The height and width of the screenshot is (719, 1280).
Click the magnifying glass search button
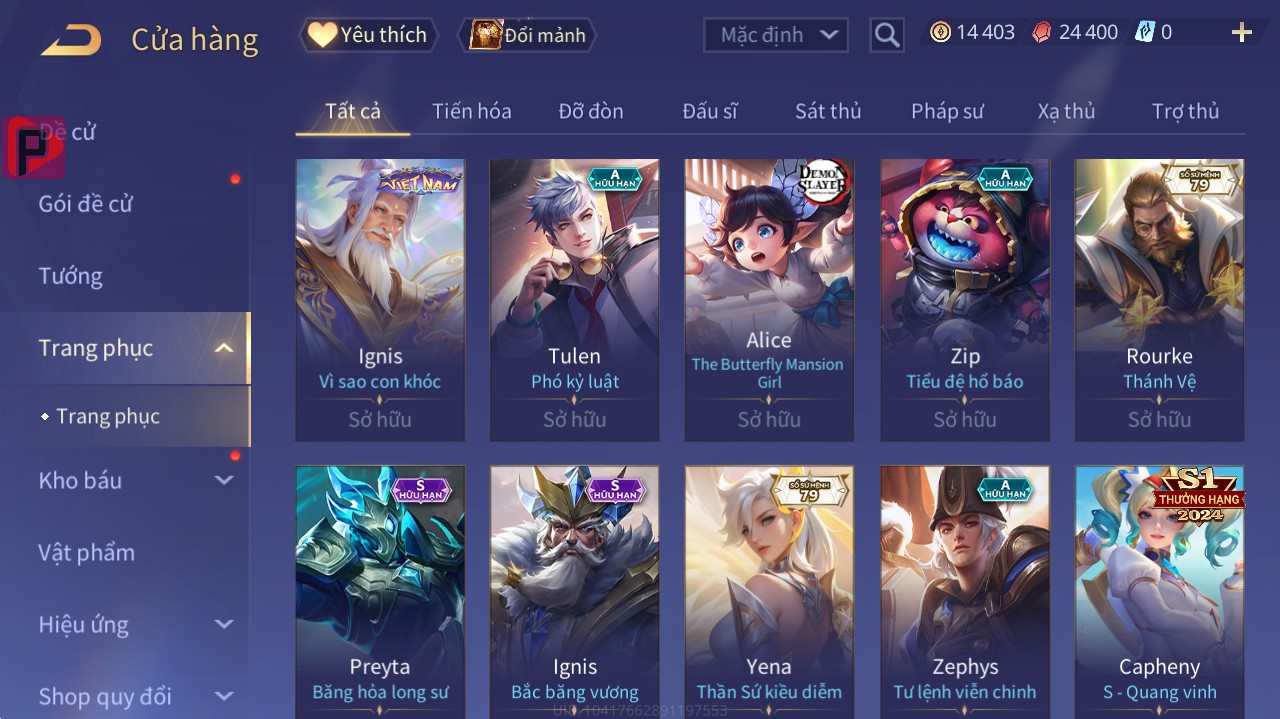coord(886,35)
